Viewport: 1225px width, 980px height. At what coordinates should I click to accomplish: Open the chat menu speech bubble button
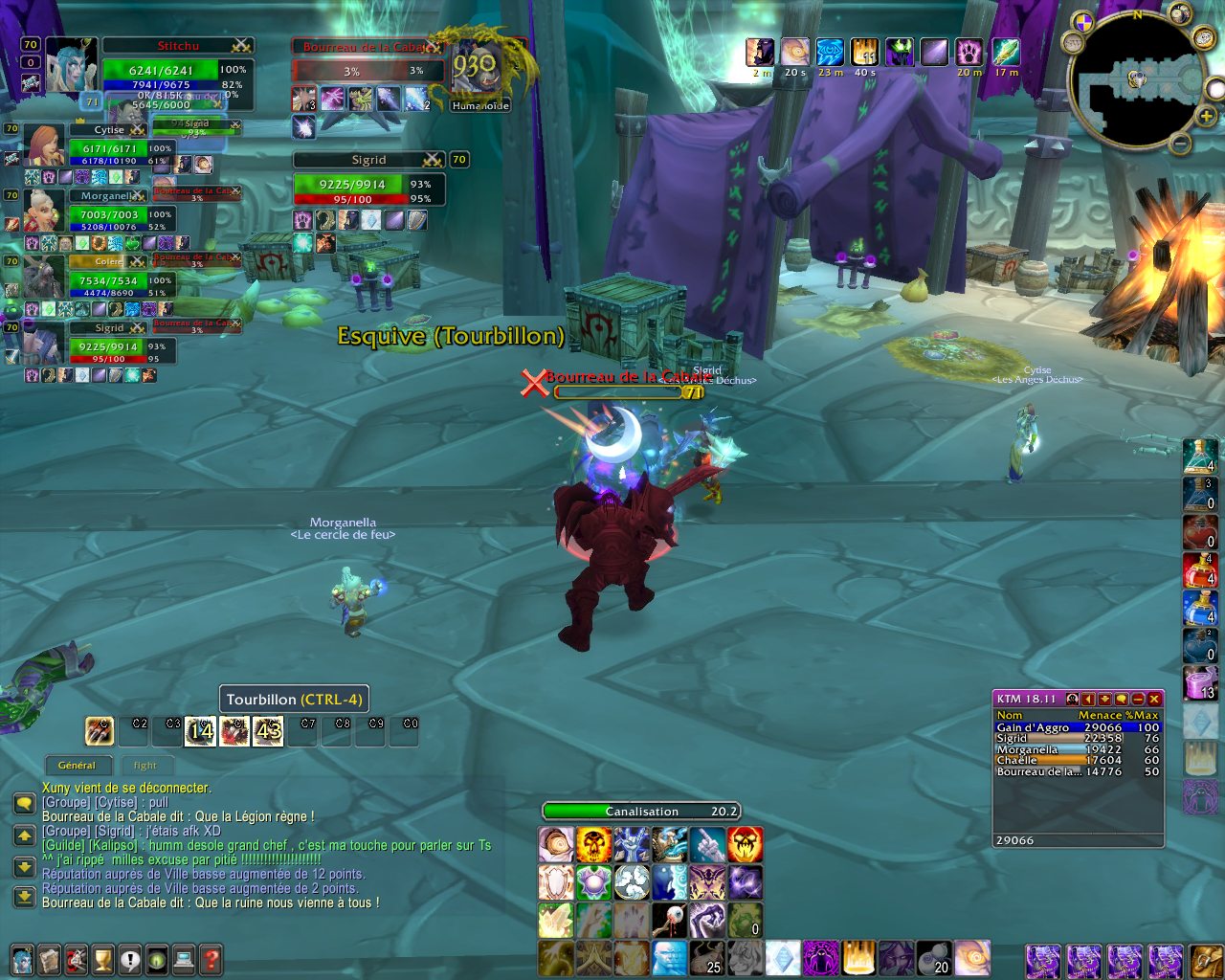pos(24,803)
